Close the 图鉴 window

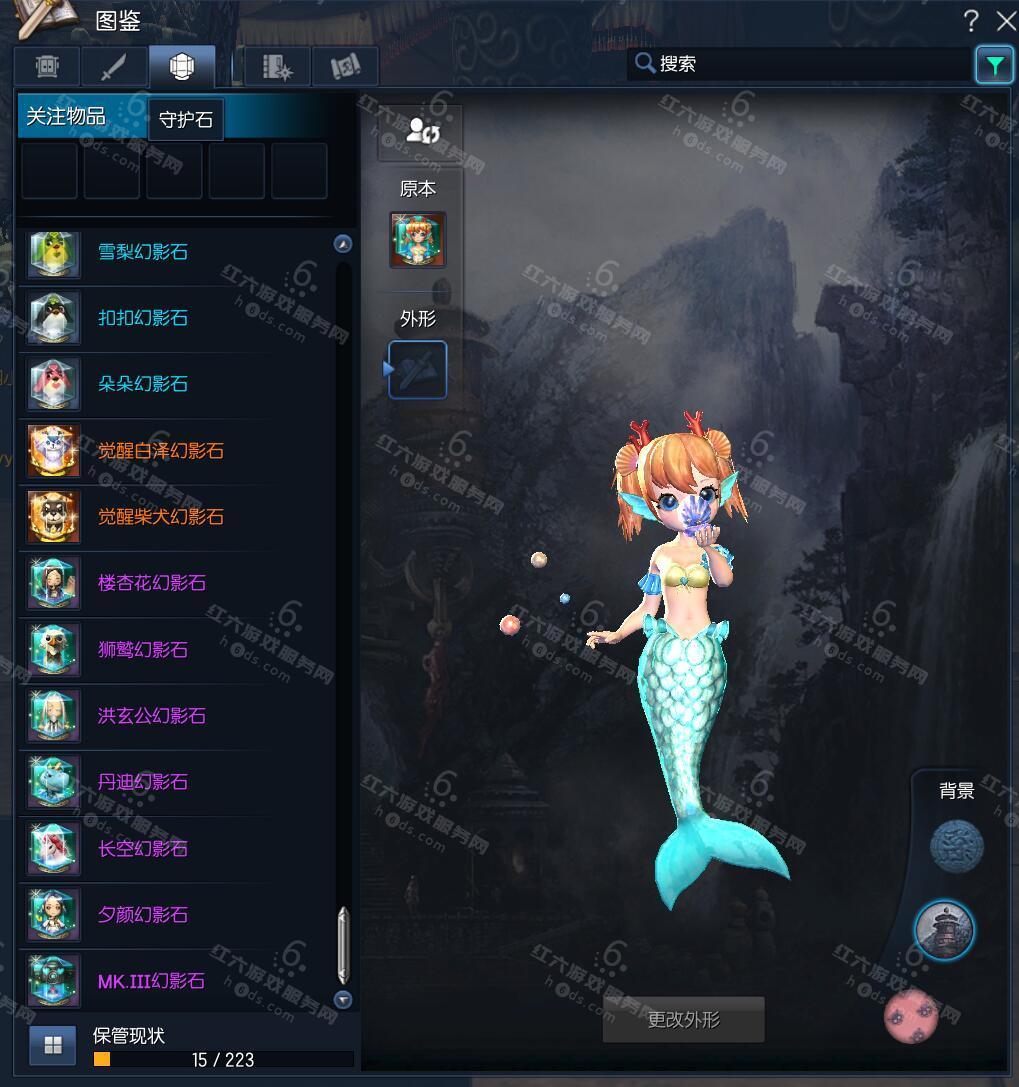pyautogui.click(x=1005, y=20)
